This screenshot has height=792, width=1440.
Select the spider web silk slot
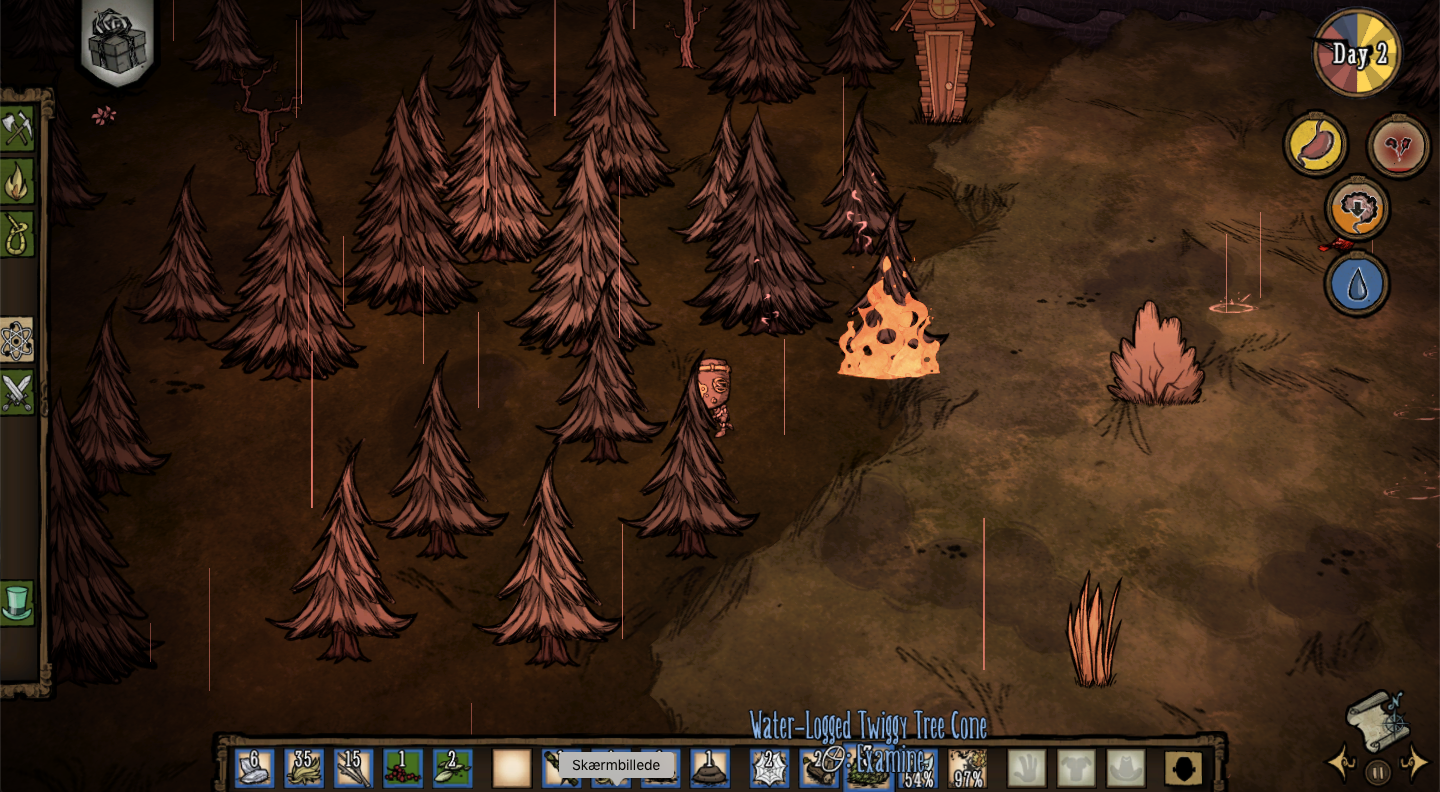(770, 768)
